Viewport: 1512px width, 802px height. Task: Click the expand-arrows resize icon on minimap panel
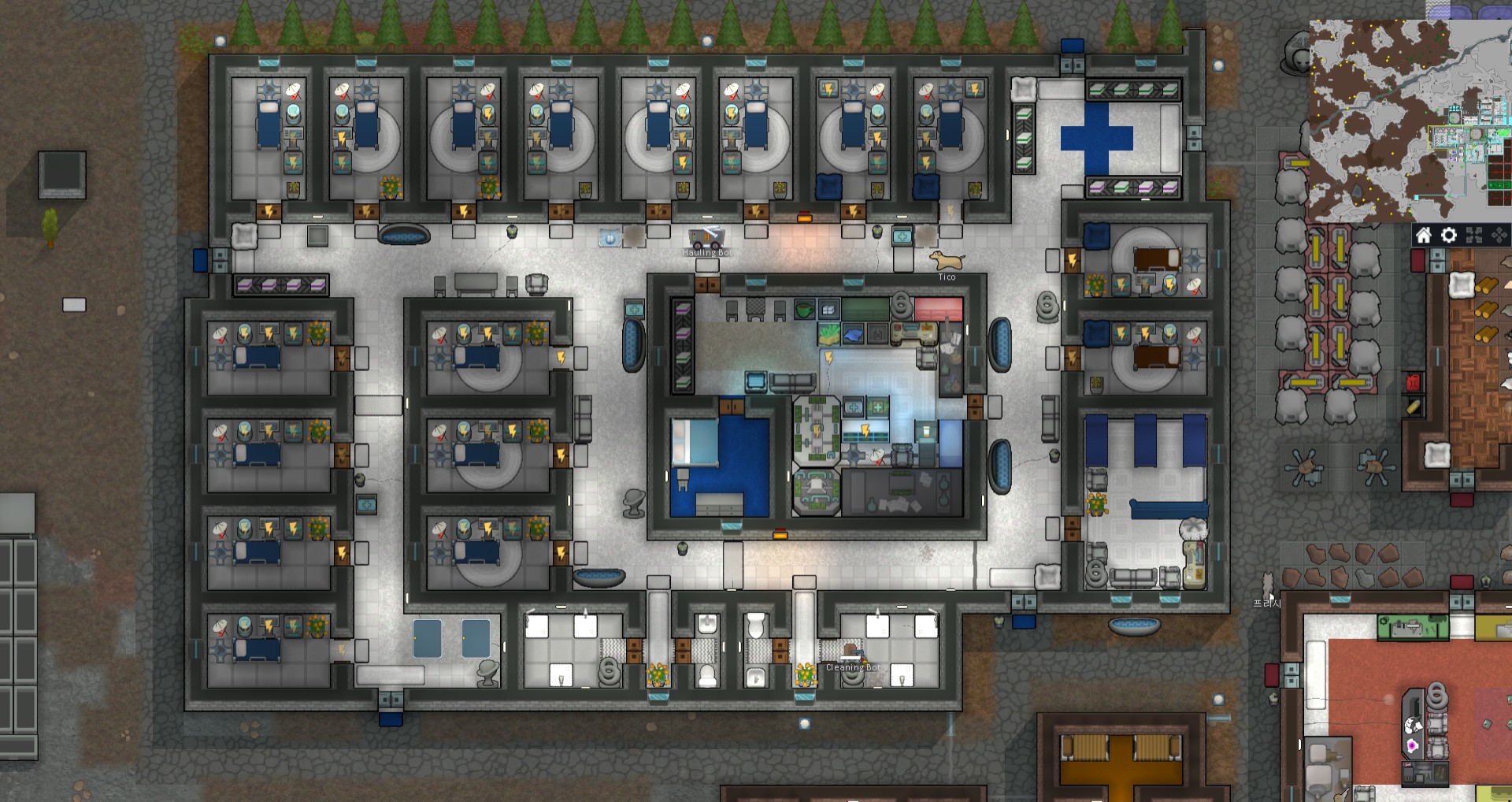tap(1473, 235)
